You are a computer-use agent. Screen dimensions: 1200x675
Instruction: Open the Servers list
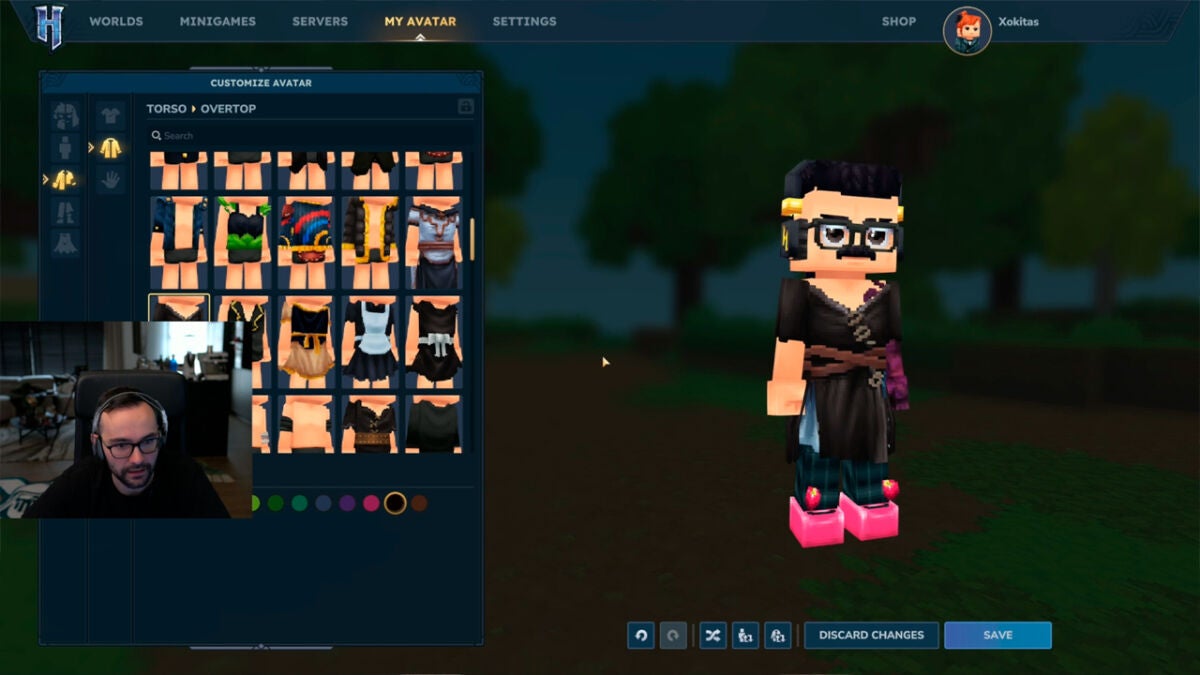[x=320, y=21]
